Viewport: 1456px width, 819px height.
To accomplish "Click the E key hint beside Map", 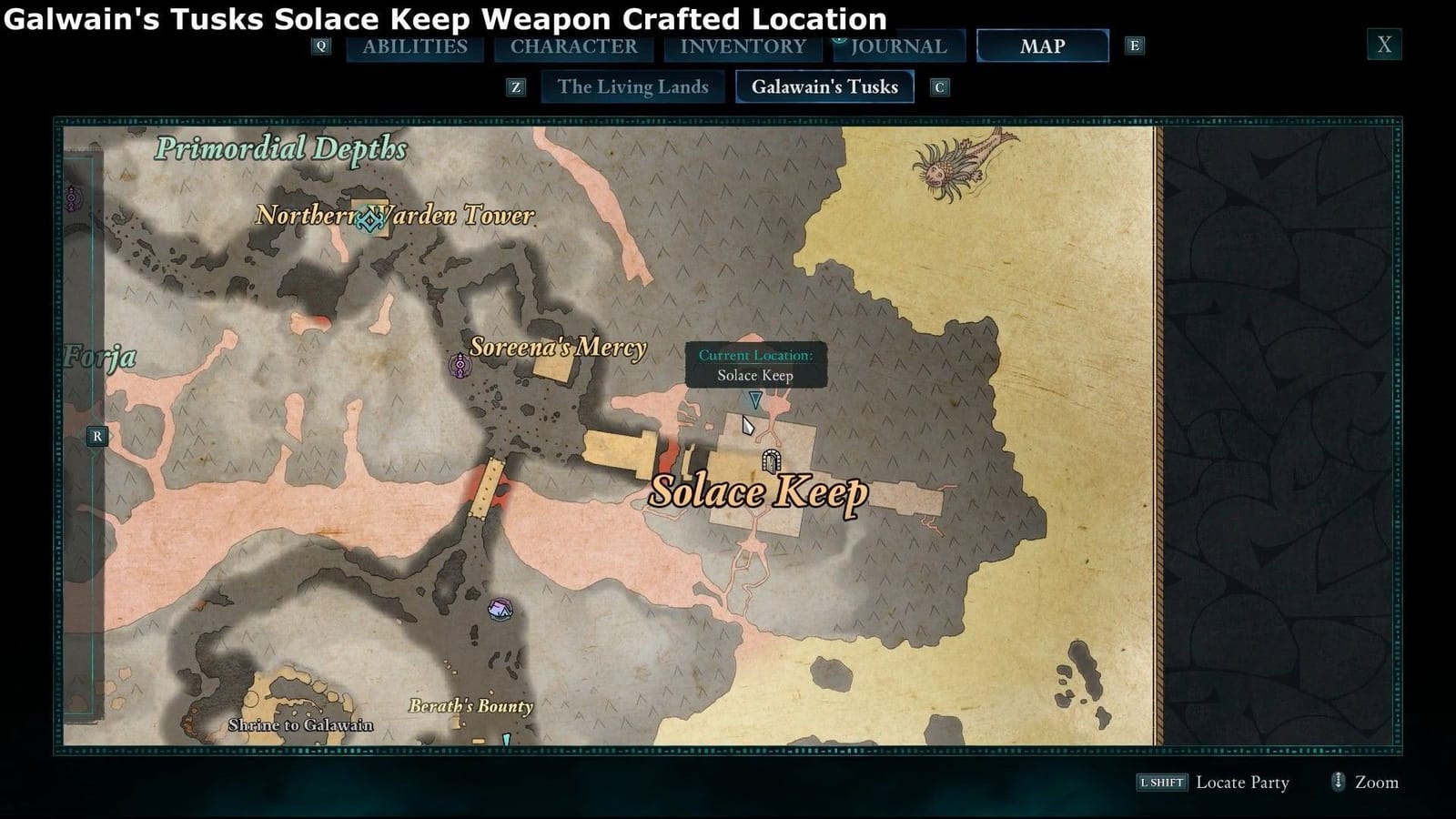I will coord(1134,45).
